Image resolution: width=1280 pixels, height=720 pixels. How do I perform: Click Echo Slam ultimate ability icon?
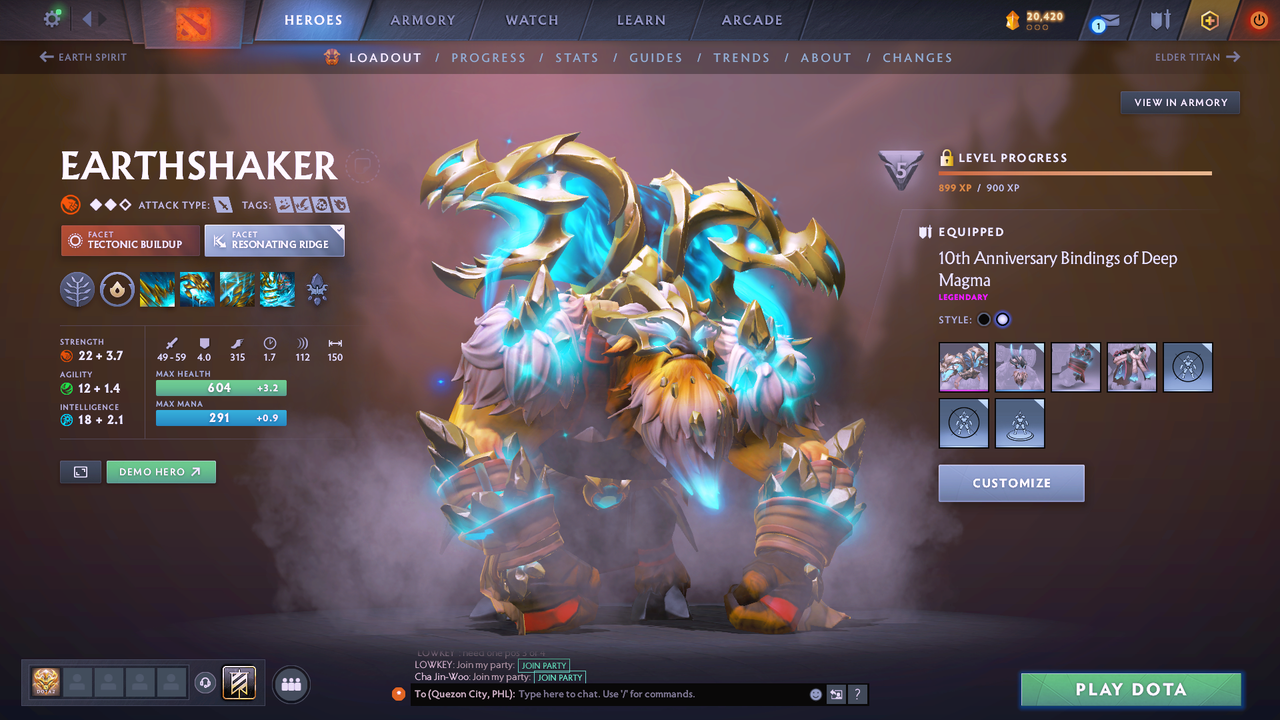277,289
